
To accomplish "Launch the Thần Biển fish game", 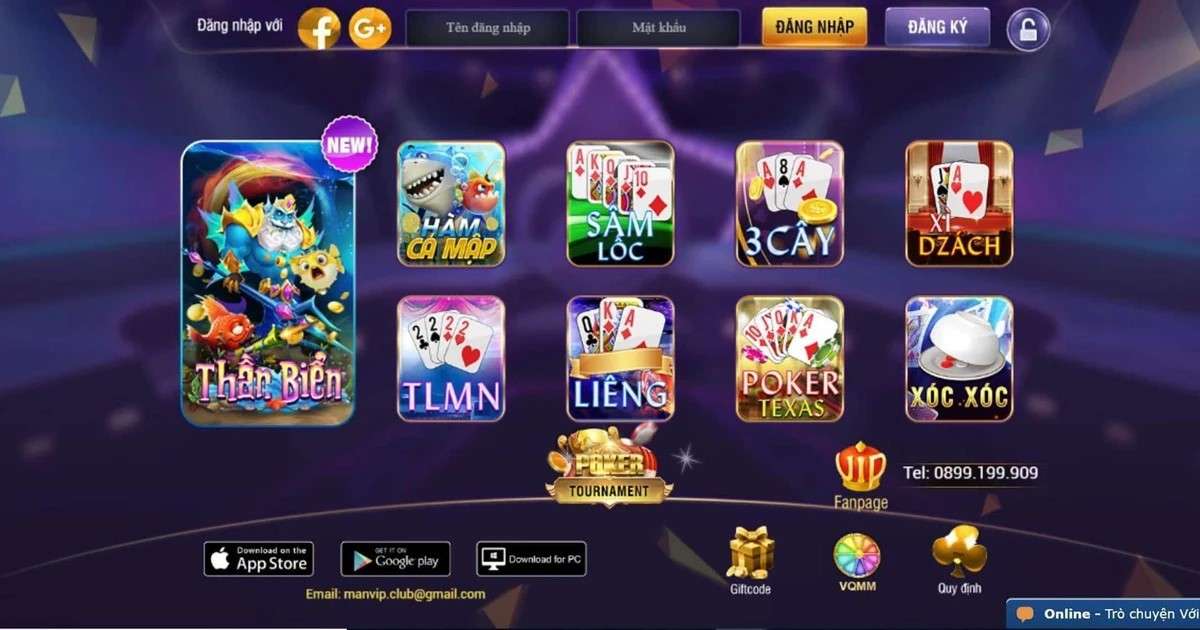I will click(268, 283).
